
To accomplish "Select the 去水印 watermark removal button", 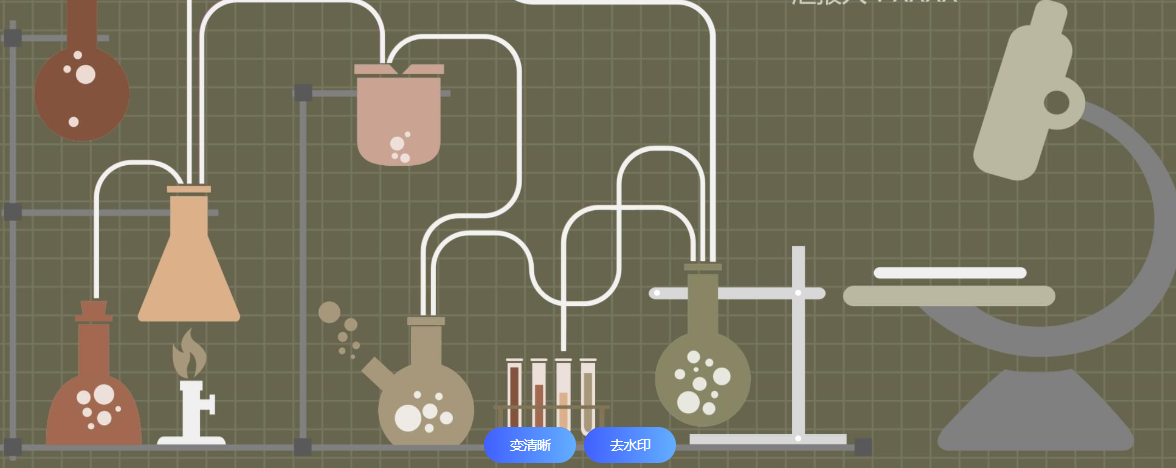I will point(630,446).
